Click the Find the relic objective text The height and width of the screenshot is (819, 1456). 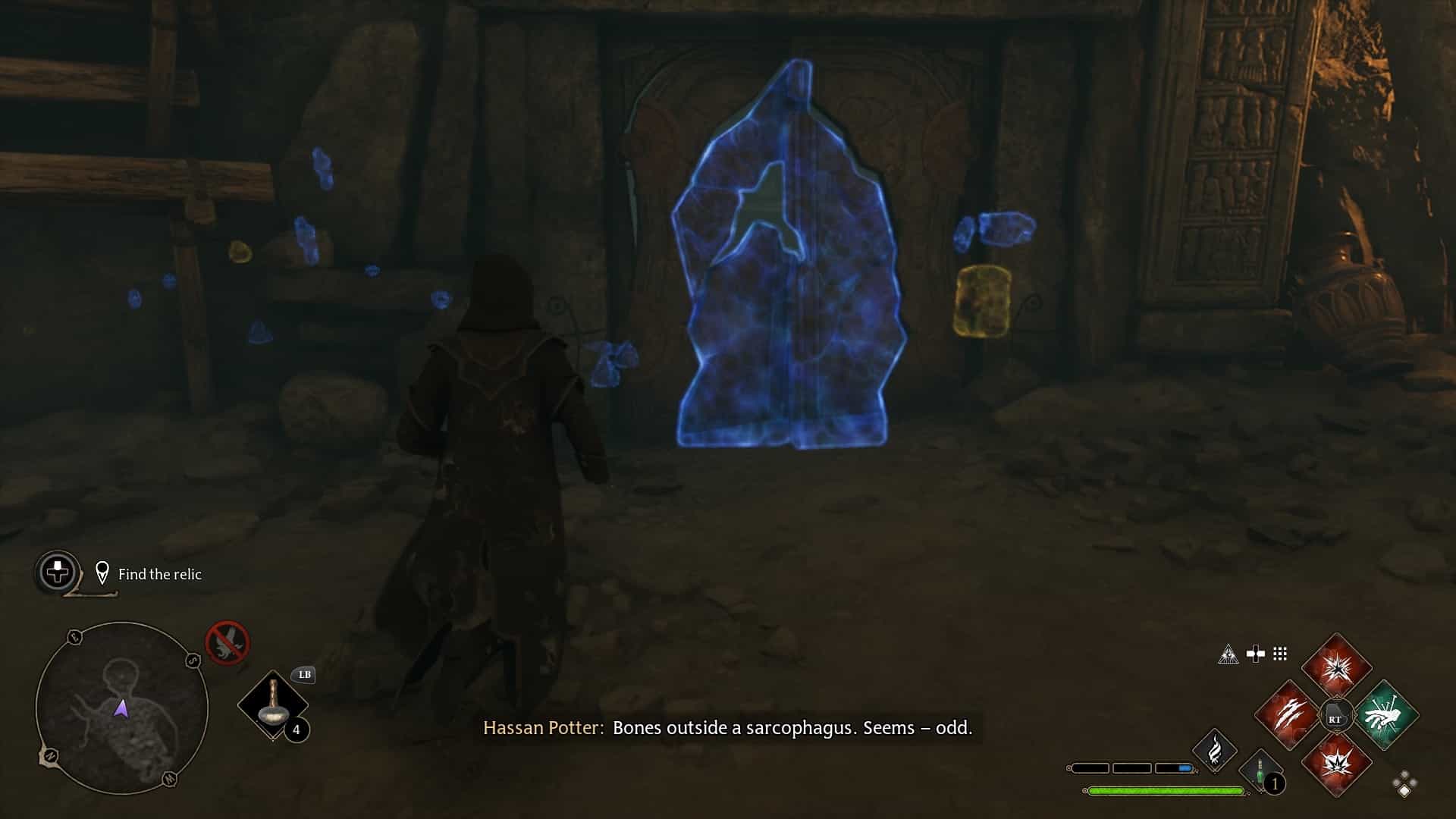click(159, 575)
